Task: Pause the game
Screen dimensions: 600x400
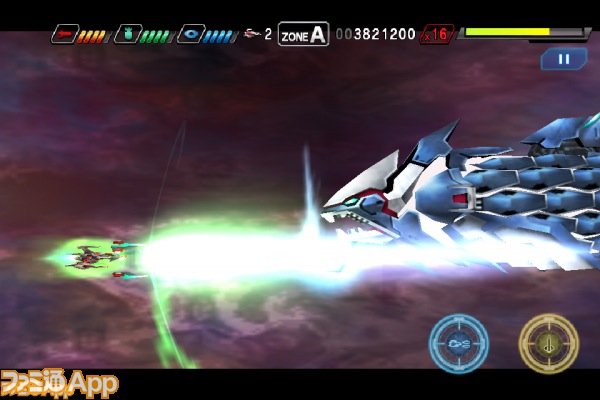Action: click(564, 59)
